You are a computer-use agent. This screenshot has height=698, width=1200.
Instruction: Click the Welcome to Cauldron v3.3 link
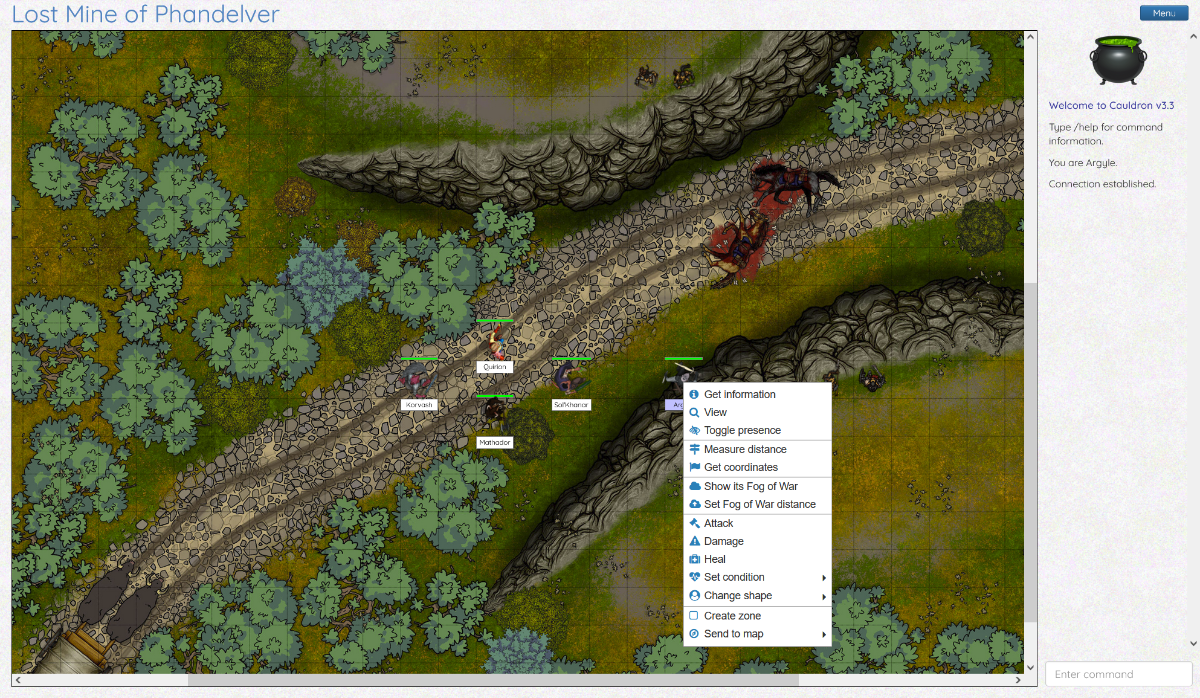tap(1111, 105)
